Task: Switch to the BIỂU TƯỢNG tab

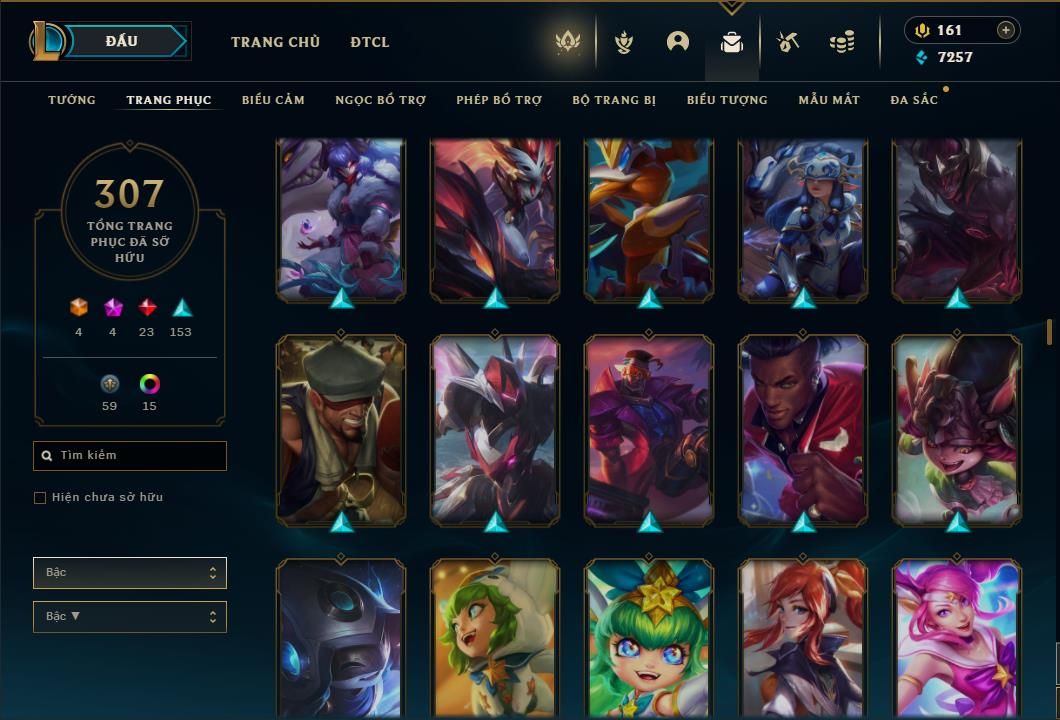Action: pos(727,100)
